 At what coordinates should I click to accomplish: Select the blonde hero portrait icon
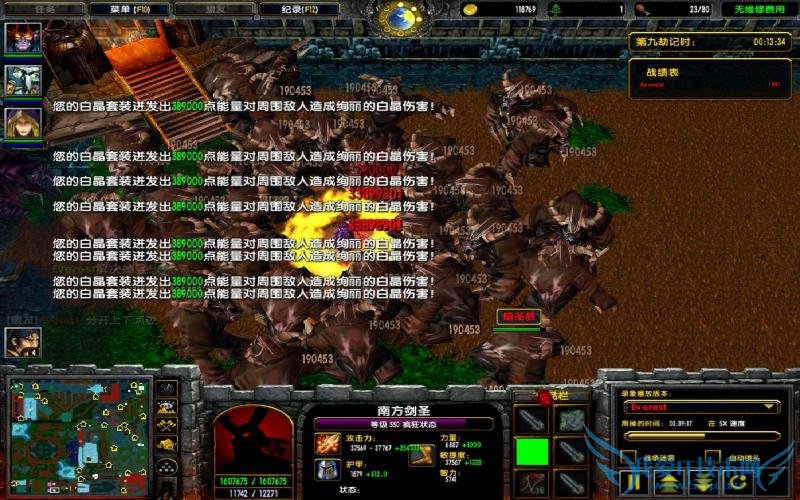(22, 122)
